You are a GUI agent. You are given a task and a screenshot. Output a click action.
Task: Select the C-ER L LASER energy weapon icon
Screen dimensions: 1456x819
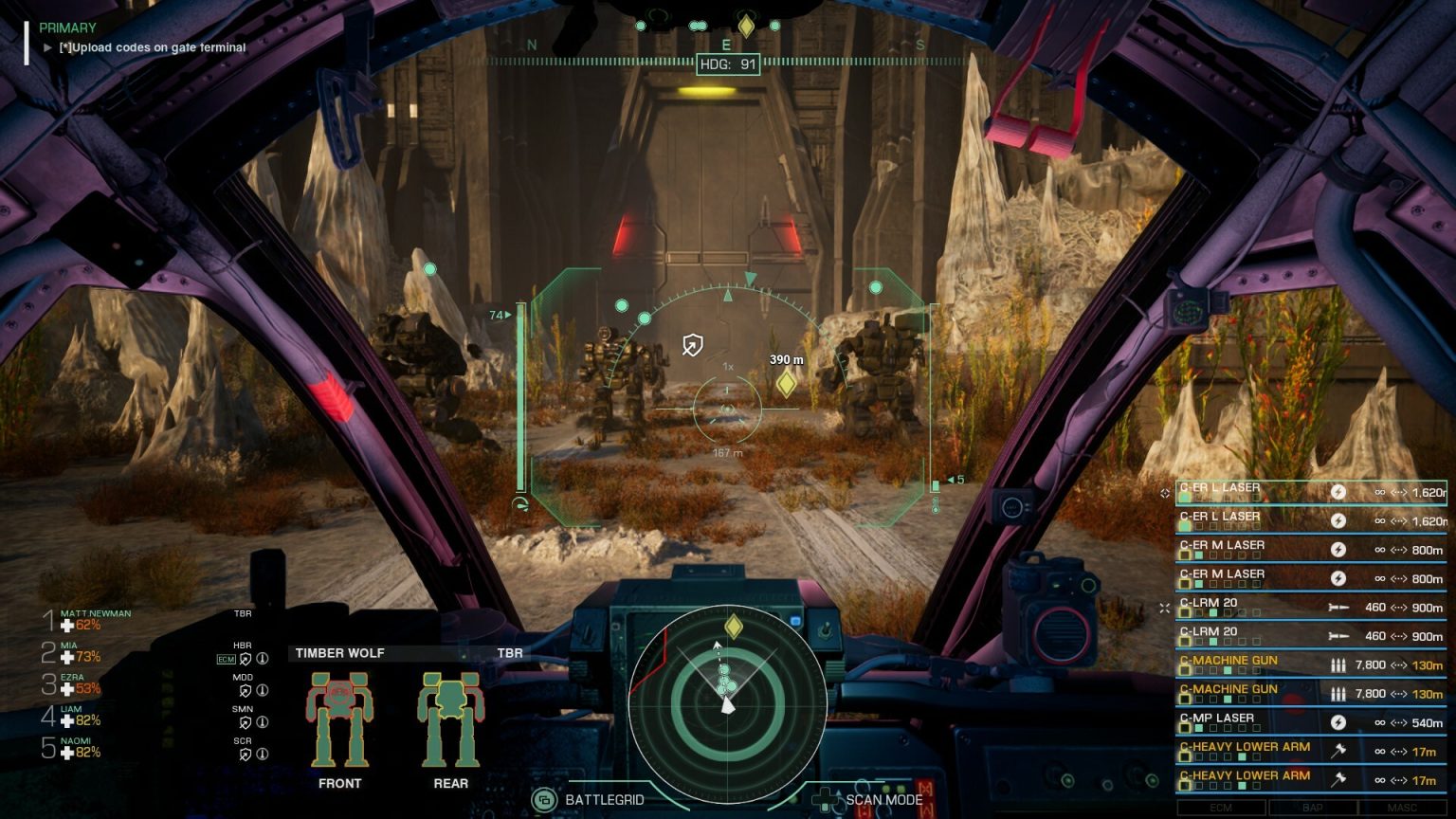[1338, 490]
